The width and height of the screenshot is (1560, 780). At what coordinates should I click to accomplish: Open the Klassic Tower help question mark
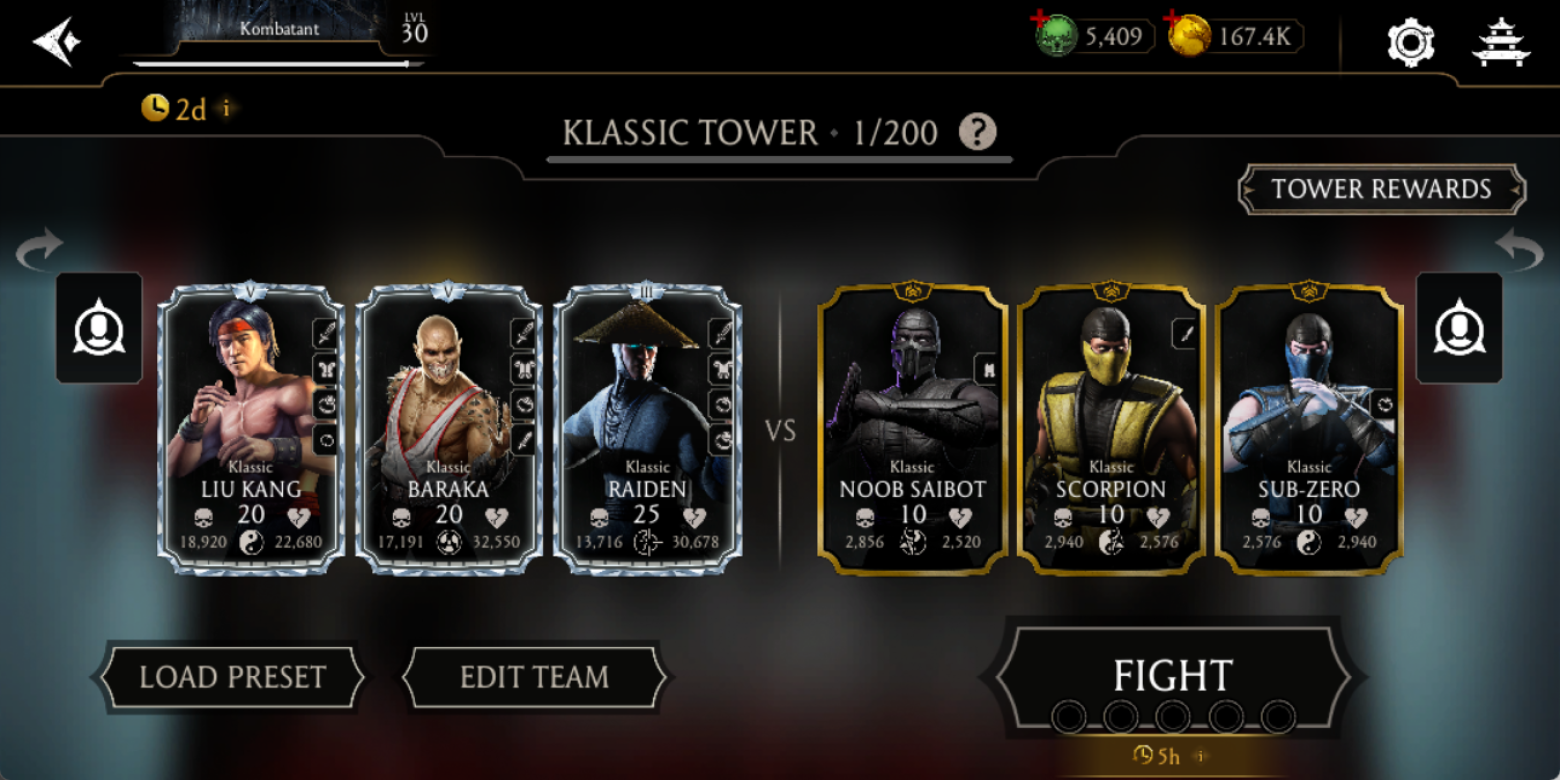(x=977, y=132)
